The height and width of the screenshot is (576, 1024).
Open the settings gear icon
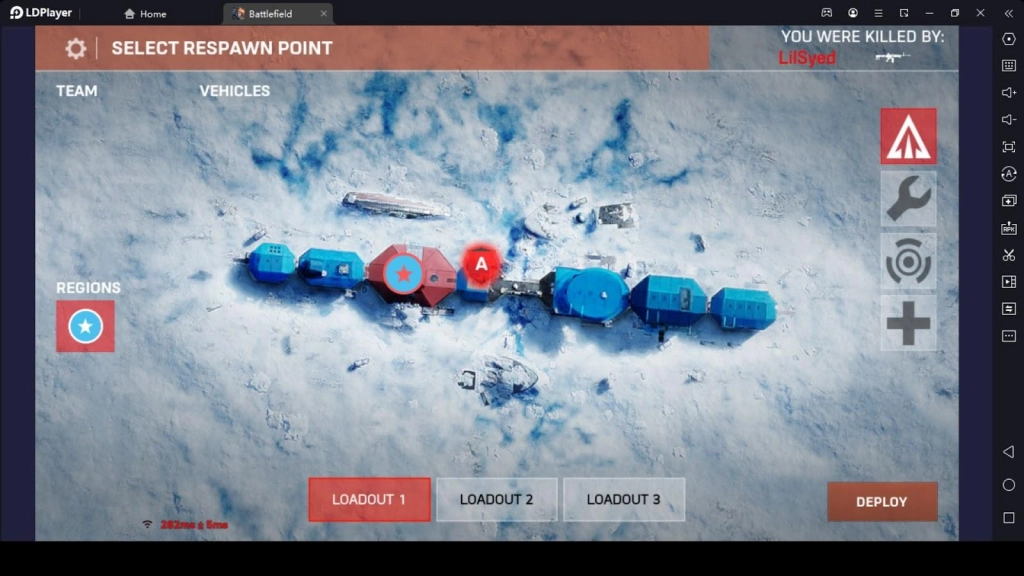pyautogui.click(x=75, y=49)
